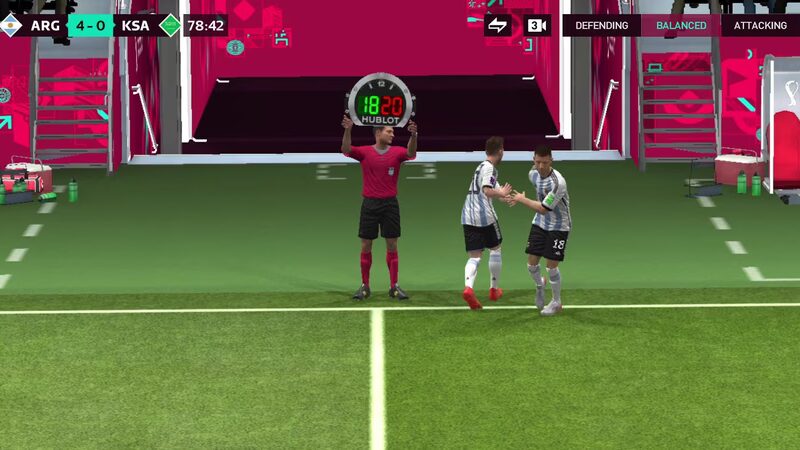Open the substitution swap-arrows menu

[497, 25]
